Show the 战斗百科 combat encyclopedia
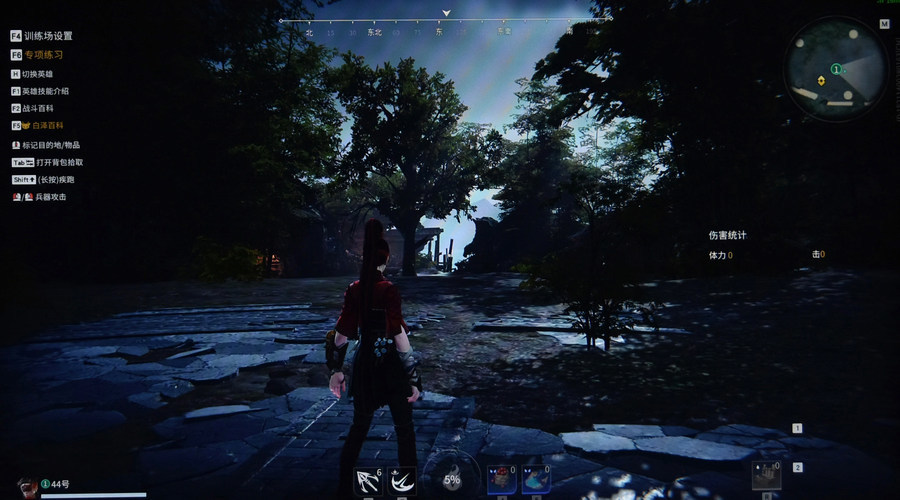Screen dimensions: 900x500 [39, 108]
